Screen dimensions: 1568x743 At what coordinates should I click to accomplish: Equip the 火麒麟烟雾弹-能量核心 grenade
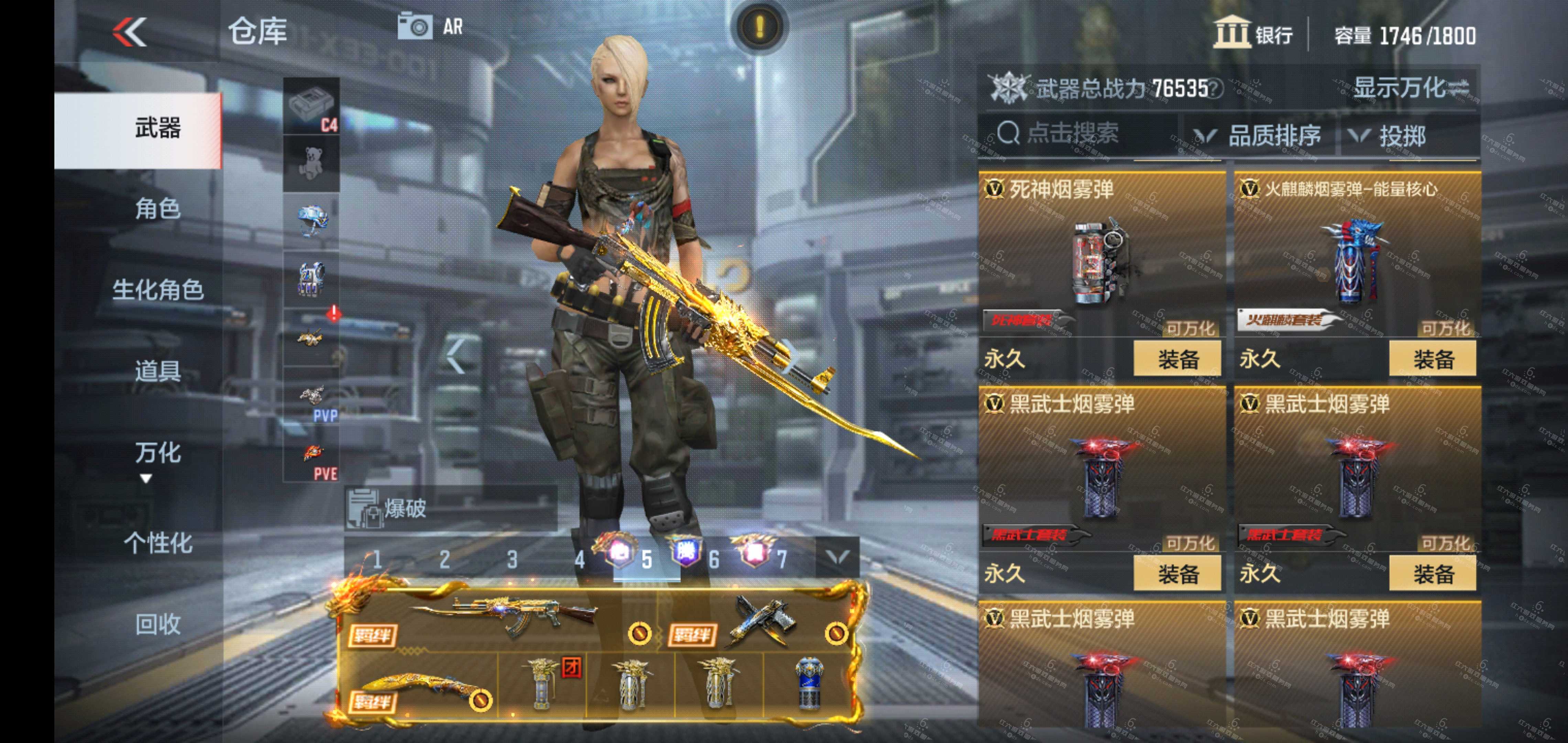pos(1432,359)
